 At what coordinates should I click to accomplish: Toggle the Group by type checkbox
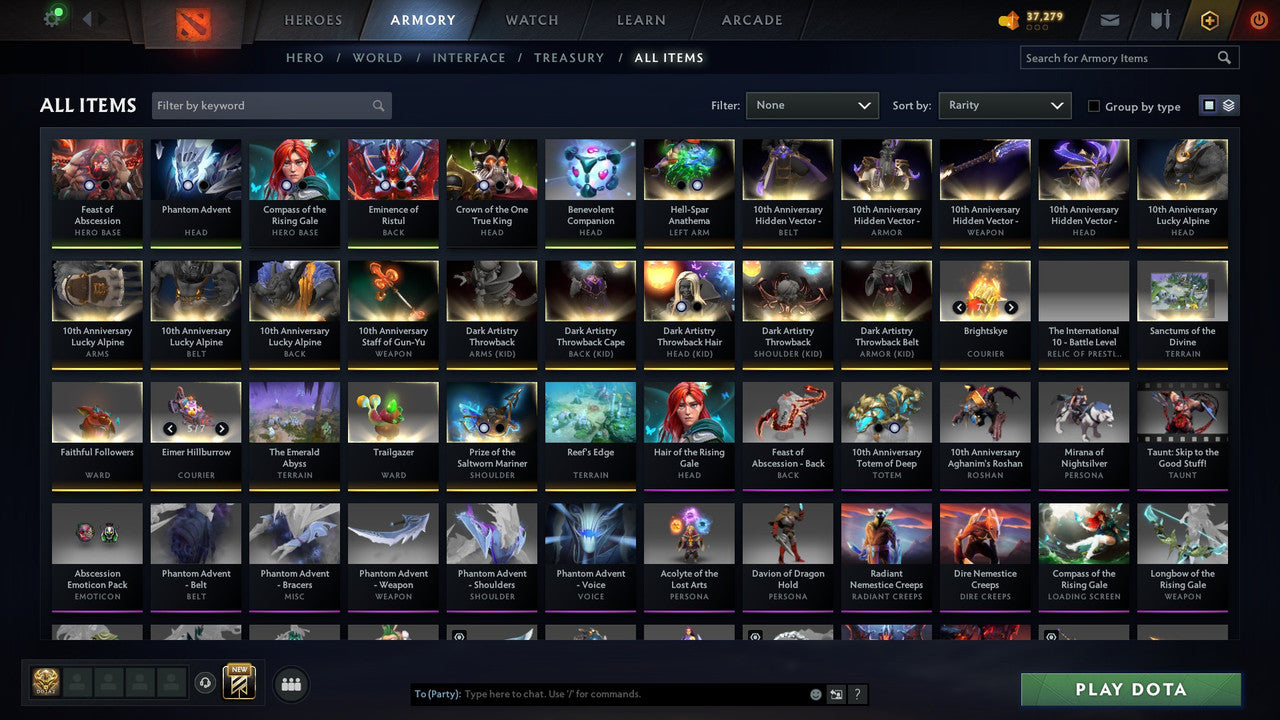(1094, 106)
